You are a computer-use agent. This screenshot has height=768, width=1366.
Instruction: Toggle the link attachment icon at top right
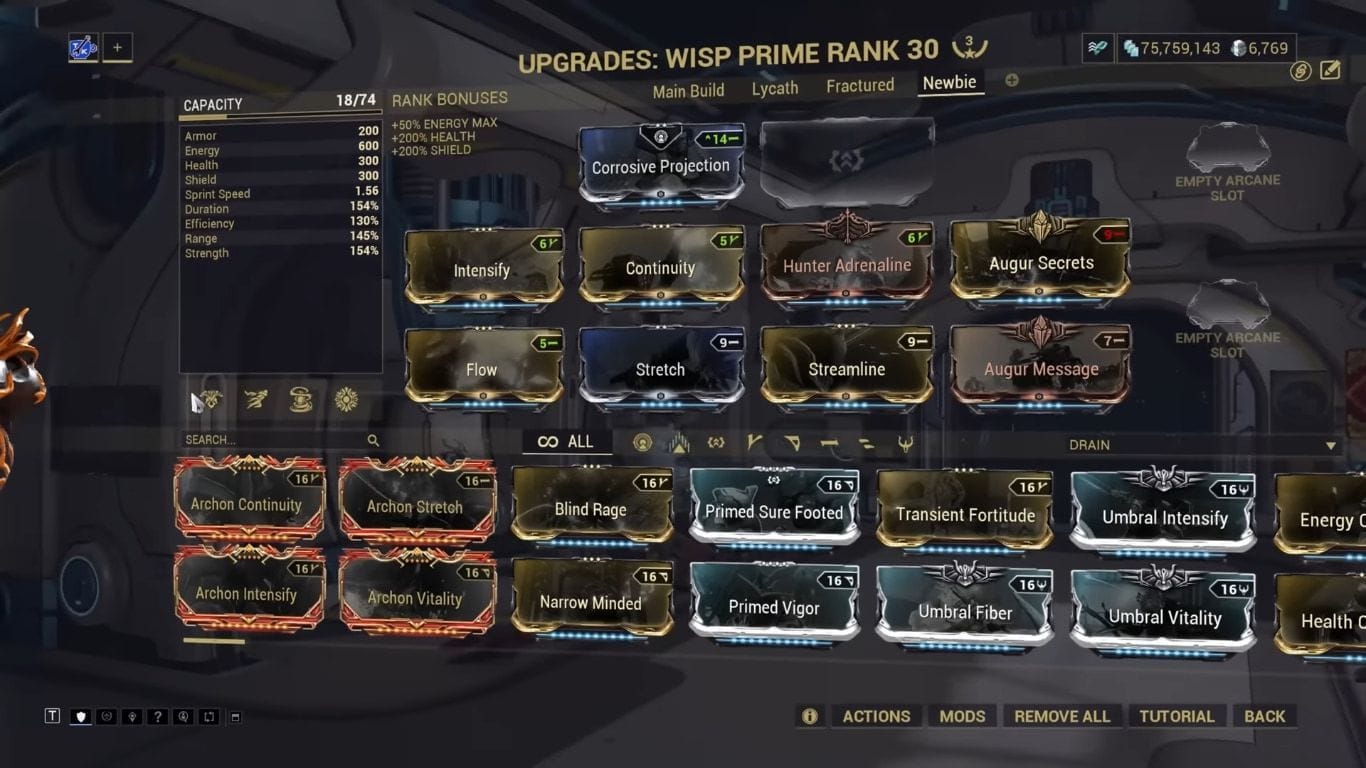(x=1300, y=72)
